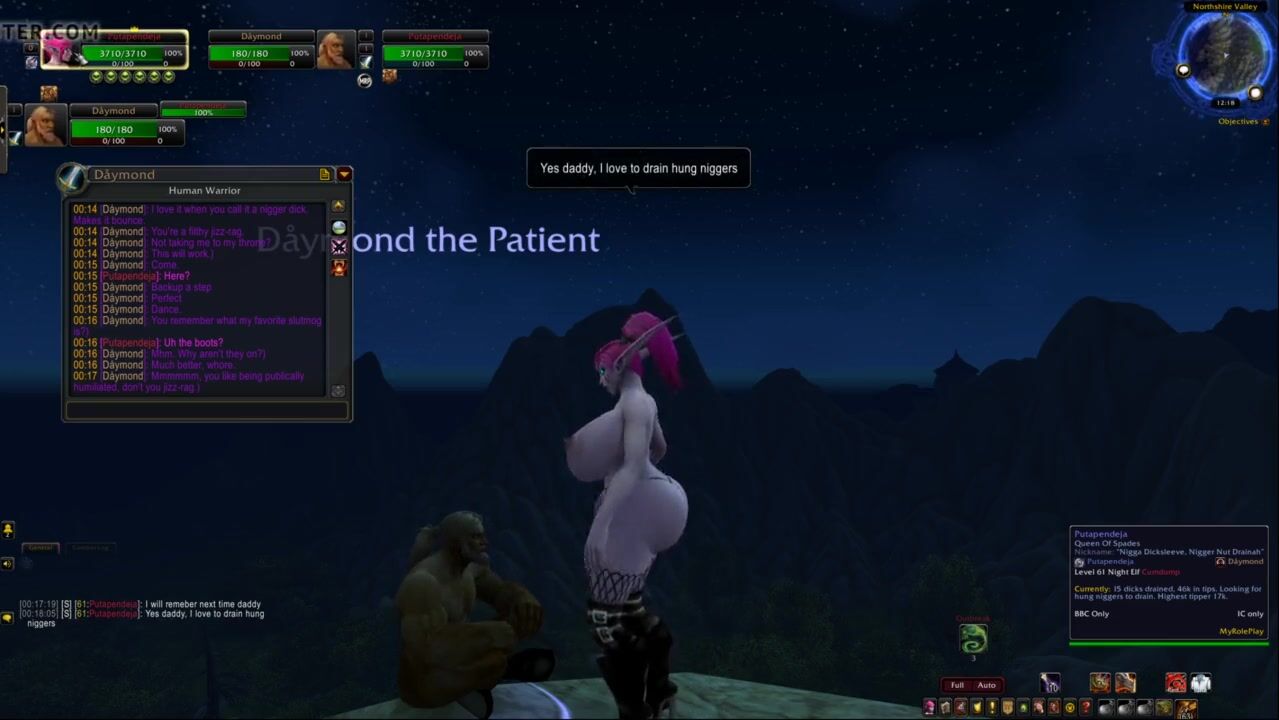Image resolution: width=1279 pixels, height=720 pixels.
Task: Activate the purple sword ability icon
Action: pos(1049,683)
